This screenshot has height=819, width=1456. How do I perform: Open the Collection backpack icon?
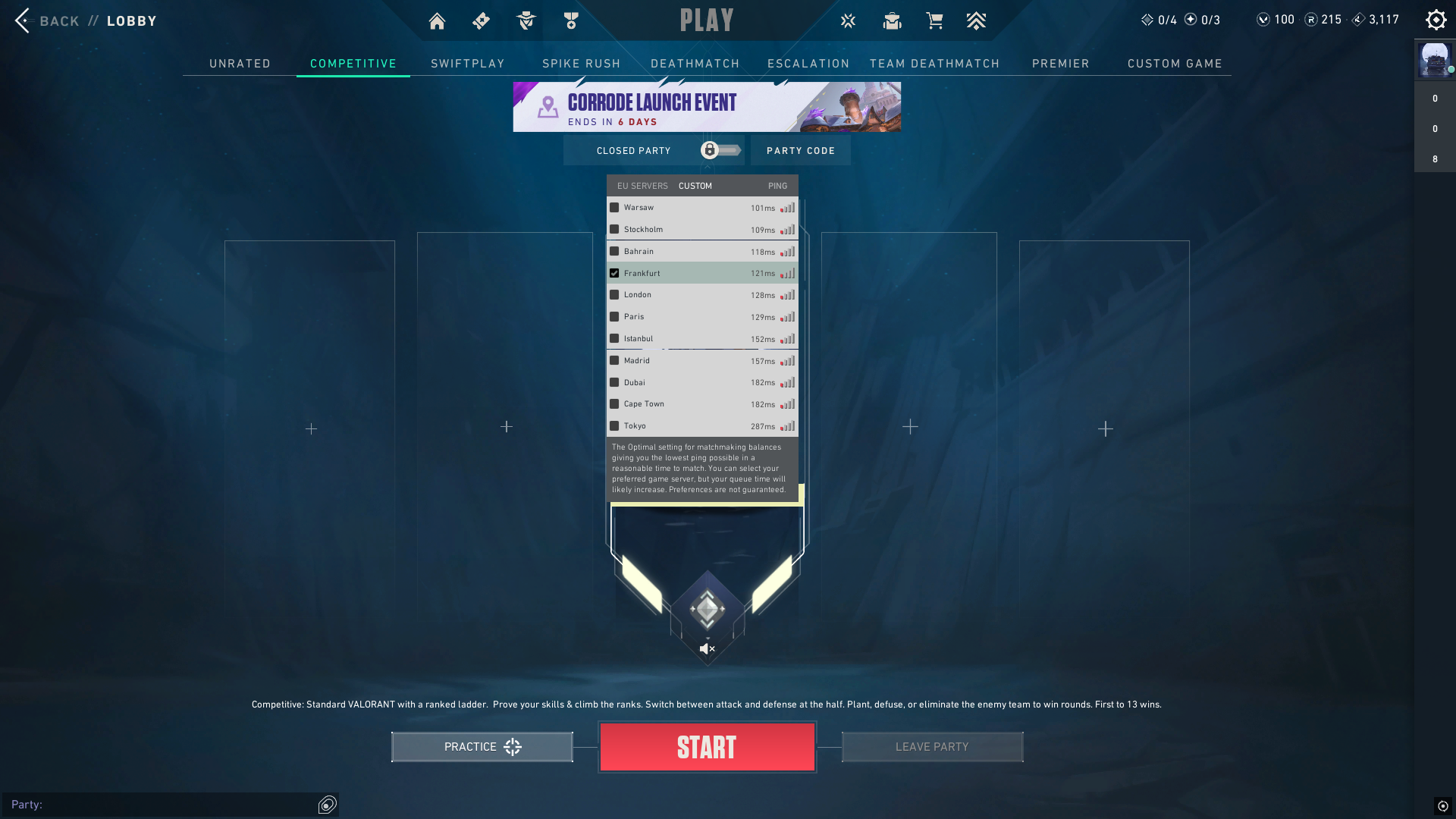point(892,20)
